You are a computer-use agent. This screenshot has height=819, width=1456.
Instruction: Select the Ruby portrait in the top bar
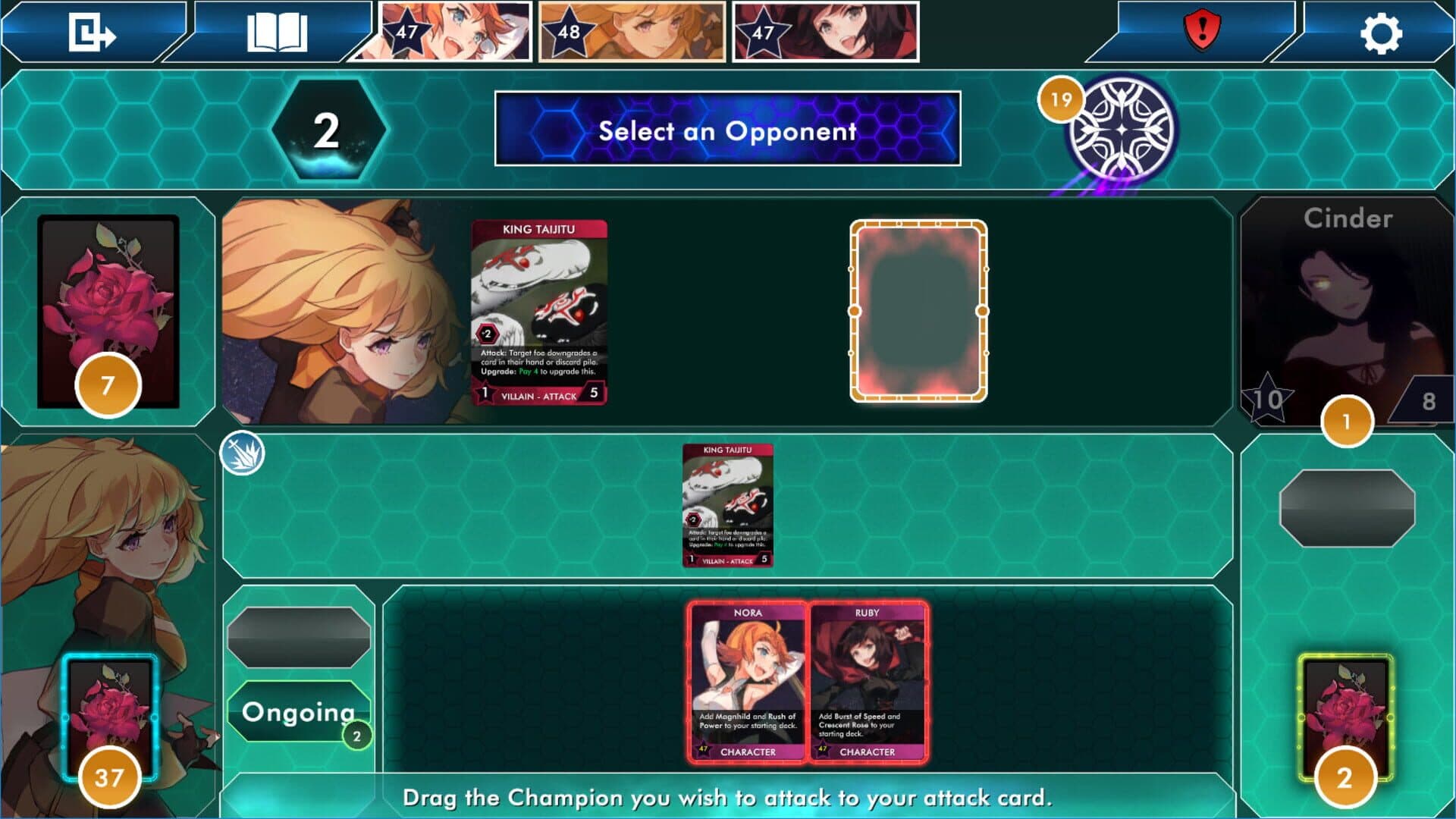click(826, 32)
